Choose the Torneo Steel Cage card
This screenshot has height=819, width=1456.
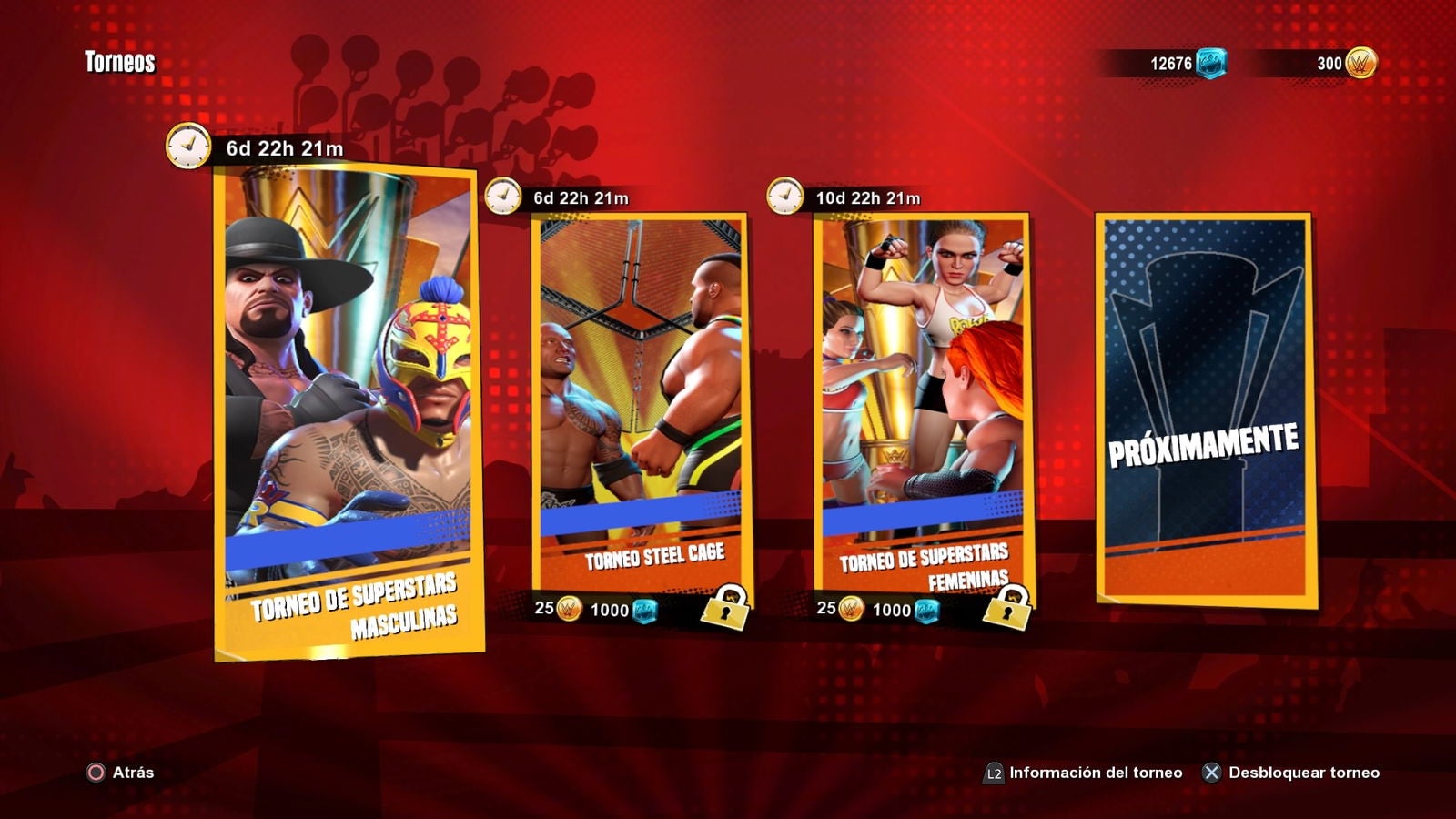pos(640,400)
